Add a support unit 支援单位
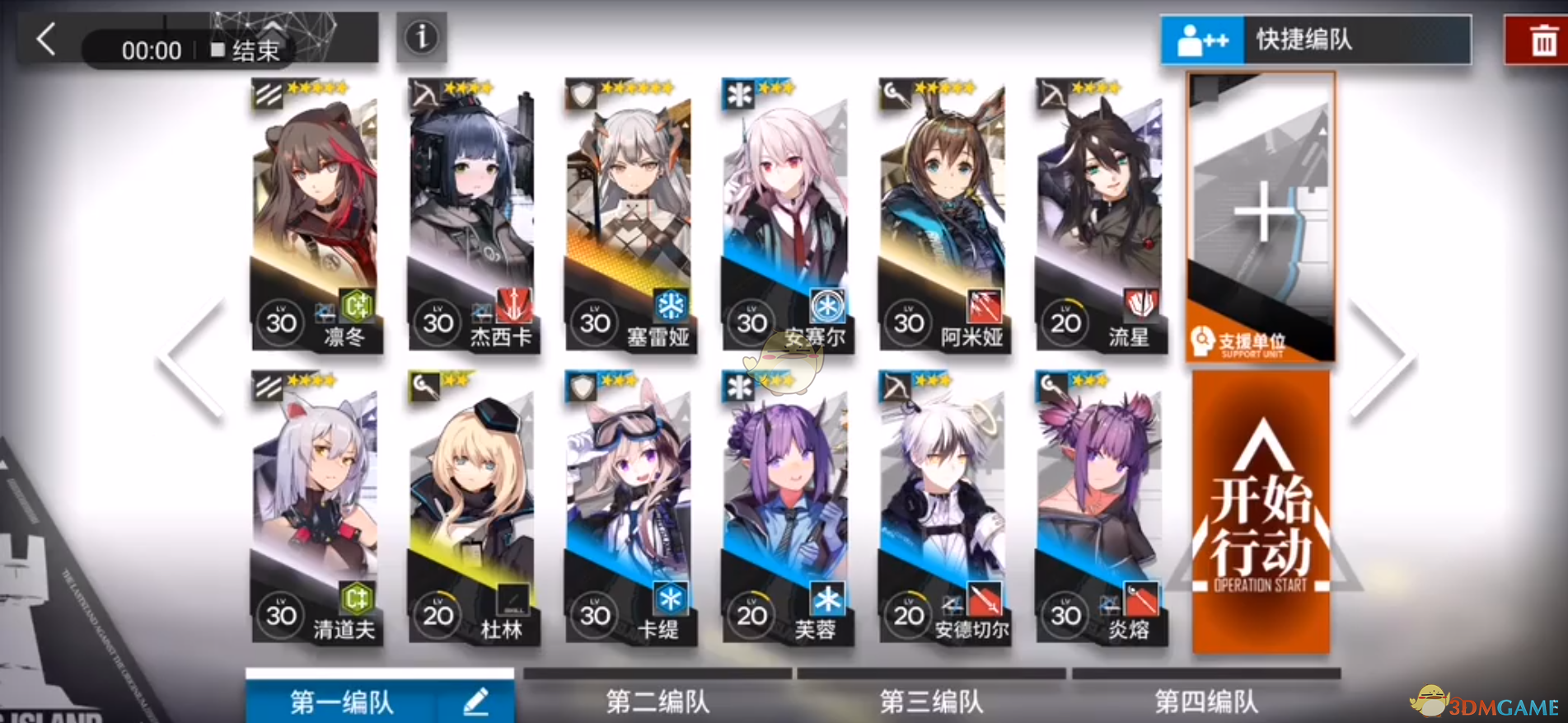The height and width of the screenshot is (723, 1568). tap(1261, 216)
